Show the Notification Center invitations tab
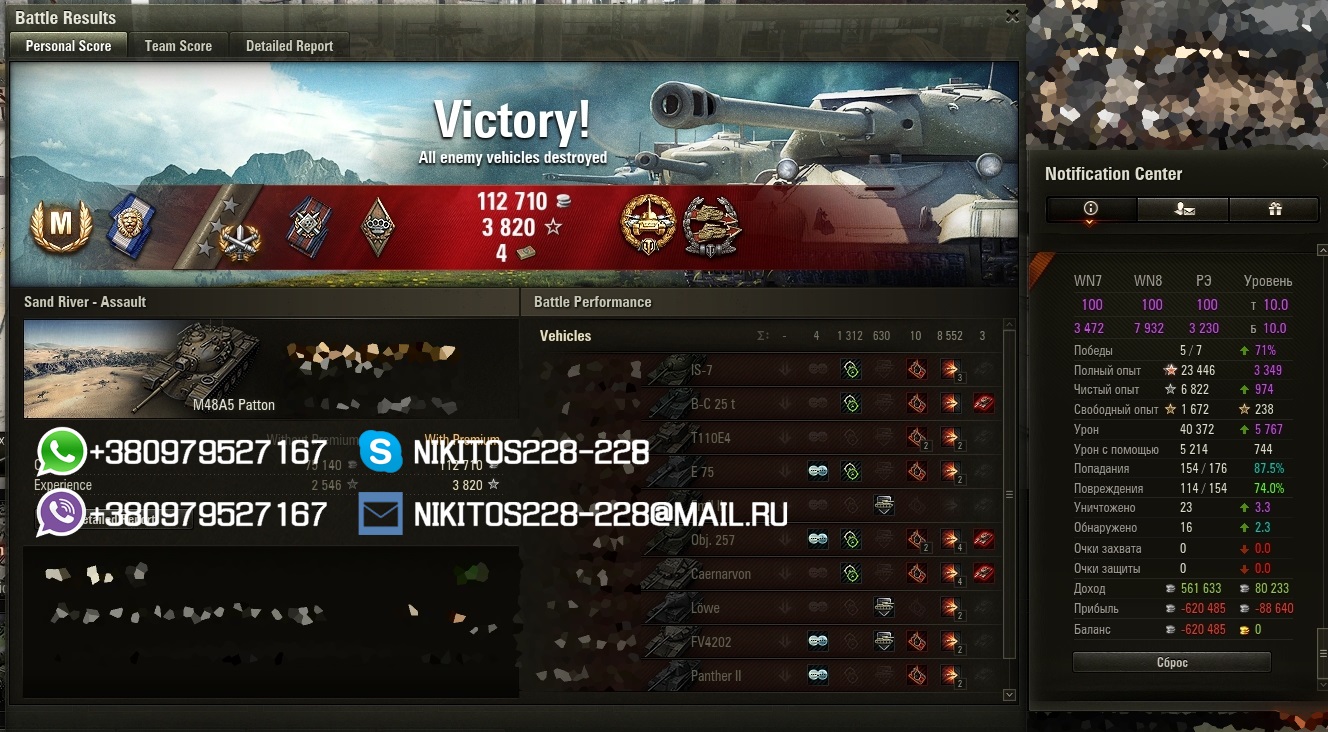The height and width of the screenshot is (732, 1328). pyautogui.click(x=1183, y=209)
